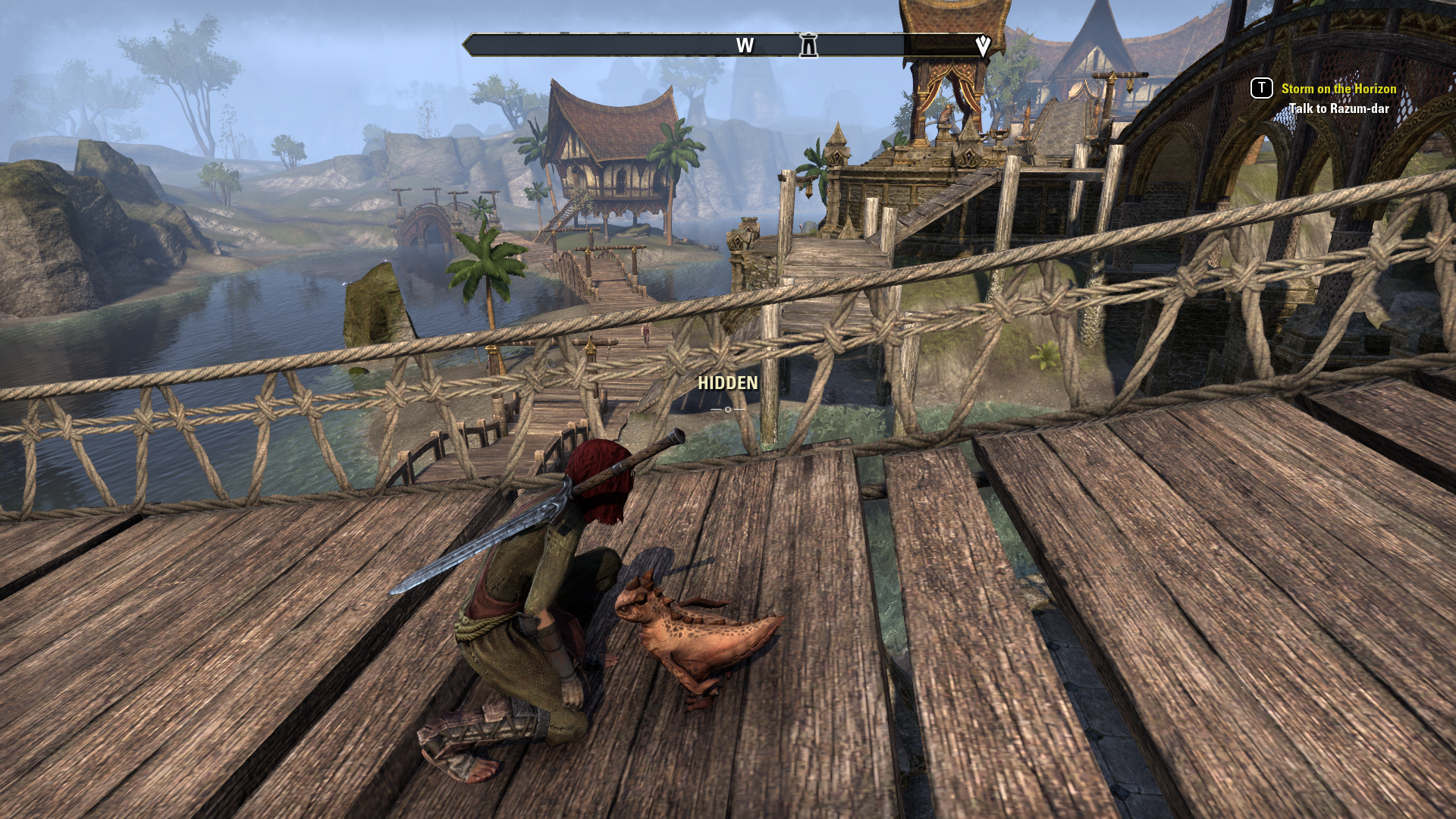Click the quest arrow marker on the compass

coord(983,45)
